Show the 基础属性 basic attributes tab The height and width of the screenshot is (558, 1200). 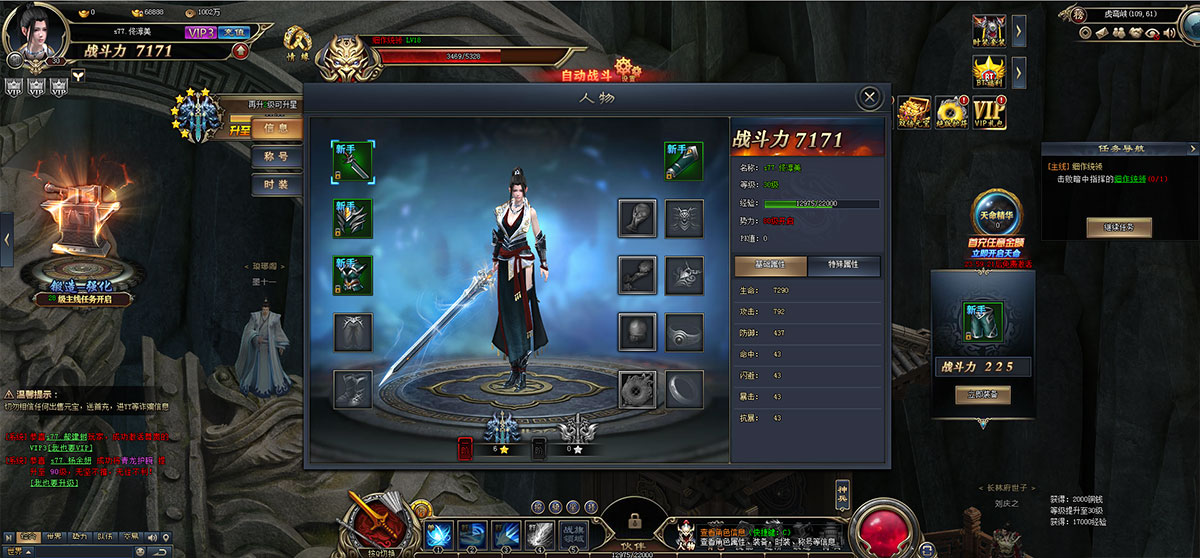771,266
